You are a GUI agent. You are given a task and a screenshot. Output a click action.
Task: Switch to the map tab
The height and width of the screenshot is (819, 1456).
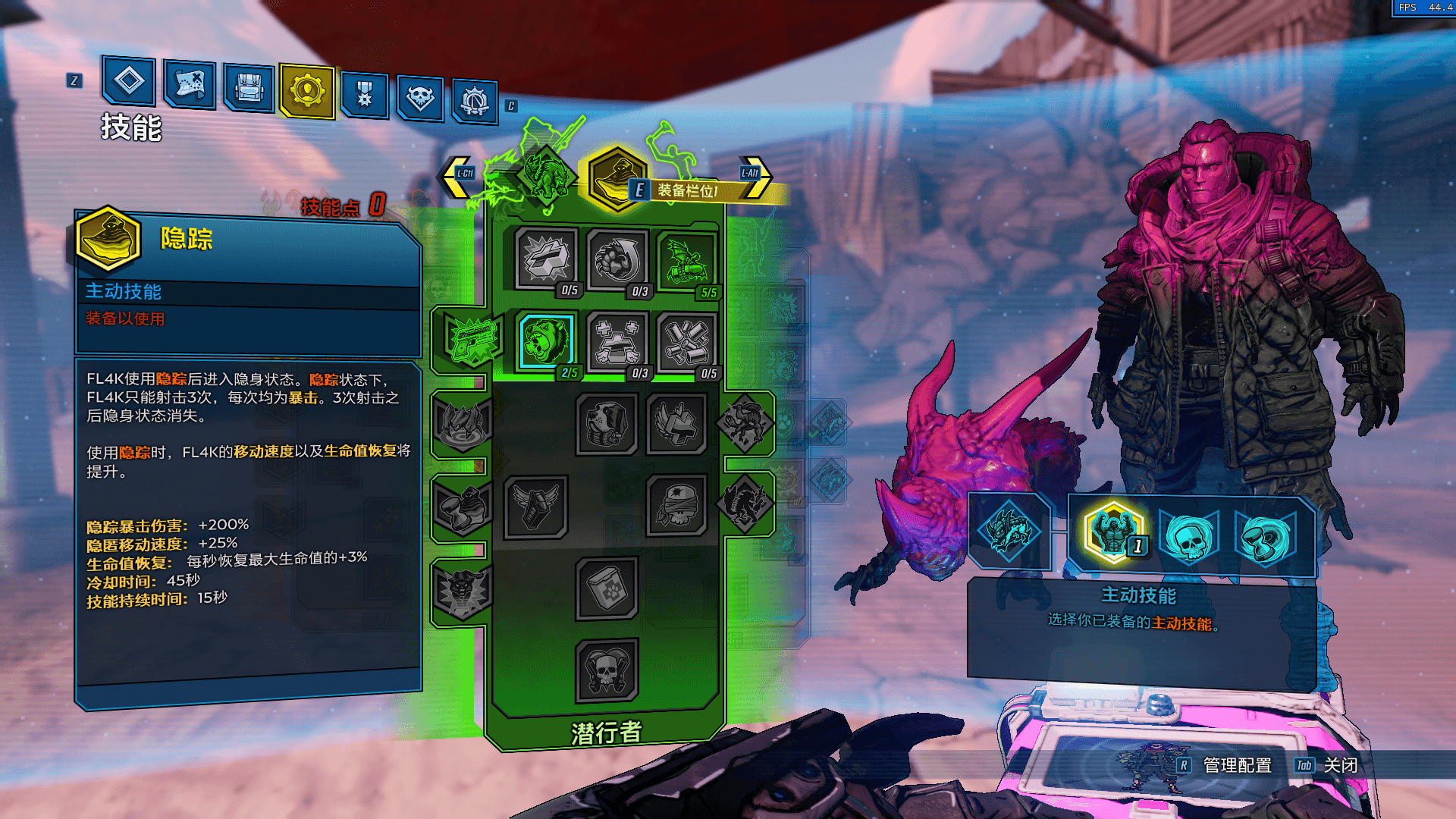click(x=189, y=83)
